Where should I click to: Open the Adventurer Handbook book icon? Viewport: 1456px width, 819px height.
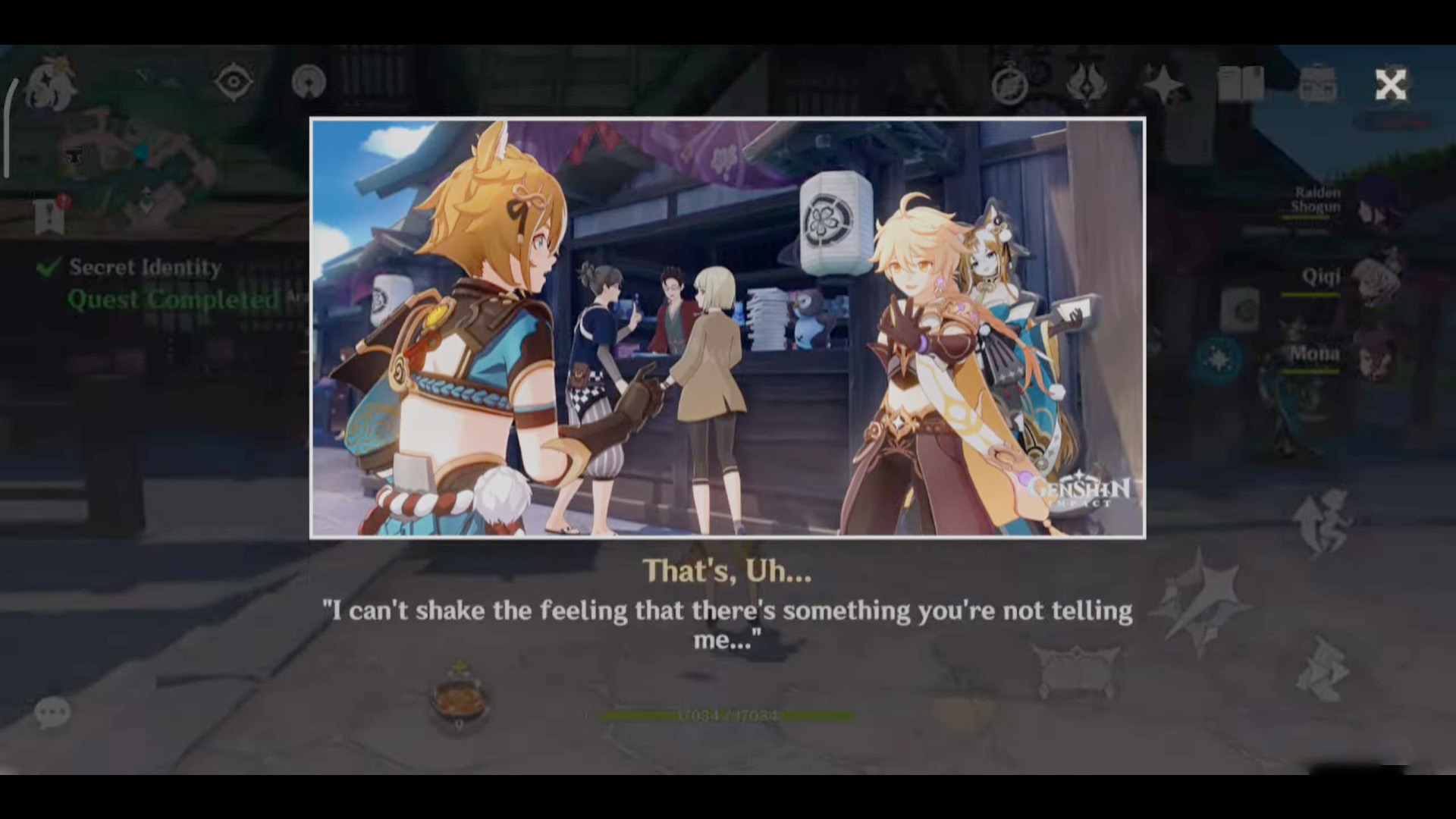point(1241,84)
